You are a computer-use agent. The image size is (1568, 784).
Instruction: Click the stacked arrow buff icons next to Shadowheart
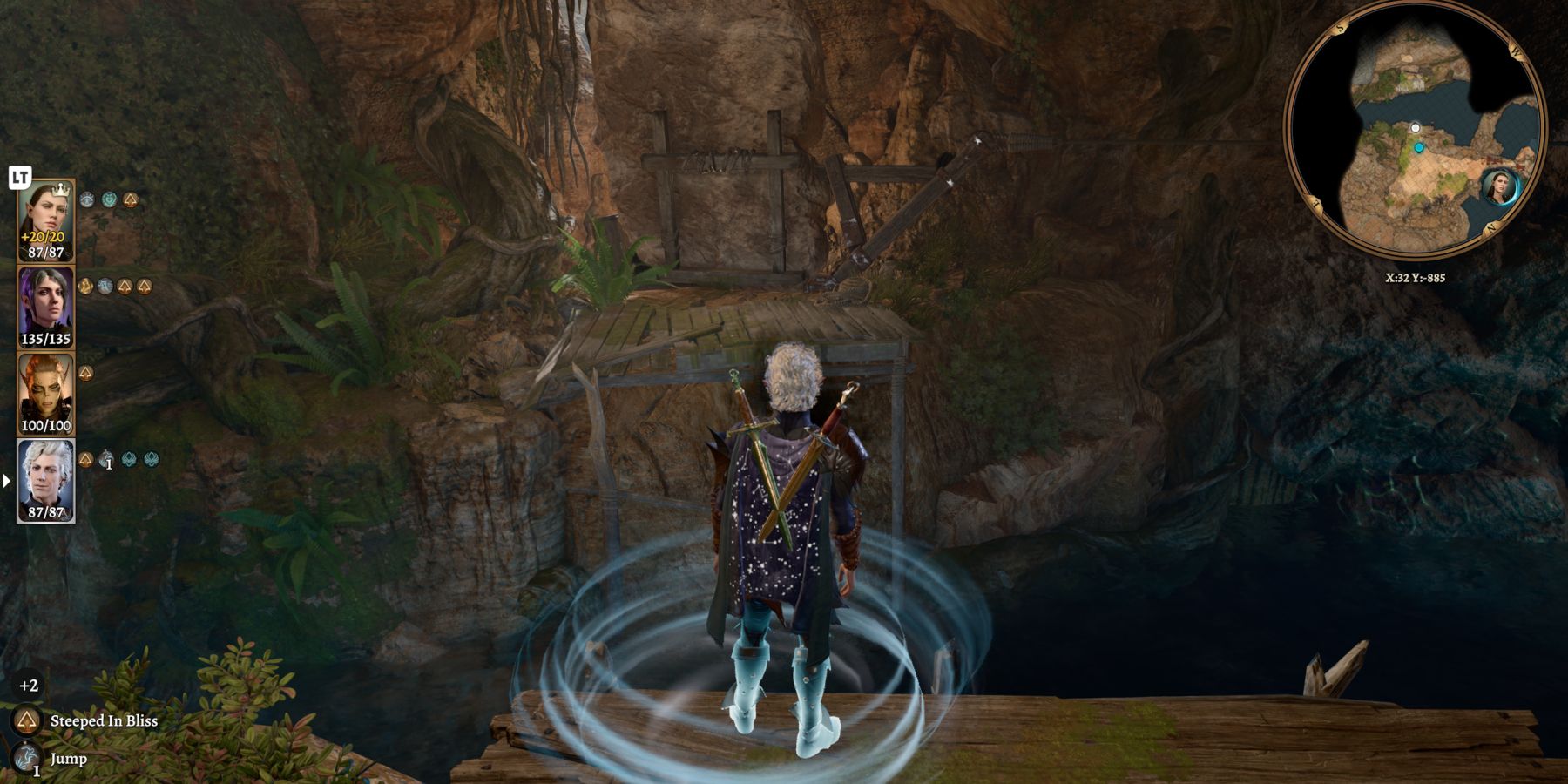tap(136, 286)
